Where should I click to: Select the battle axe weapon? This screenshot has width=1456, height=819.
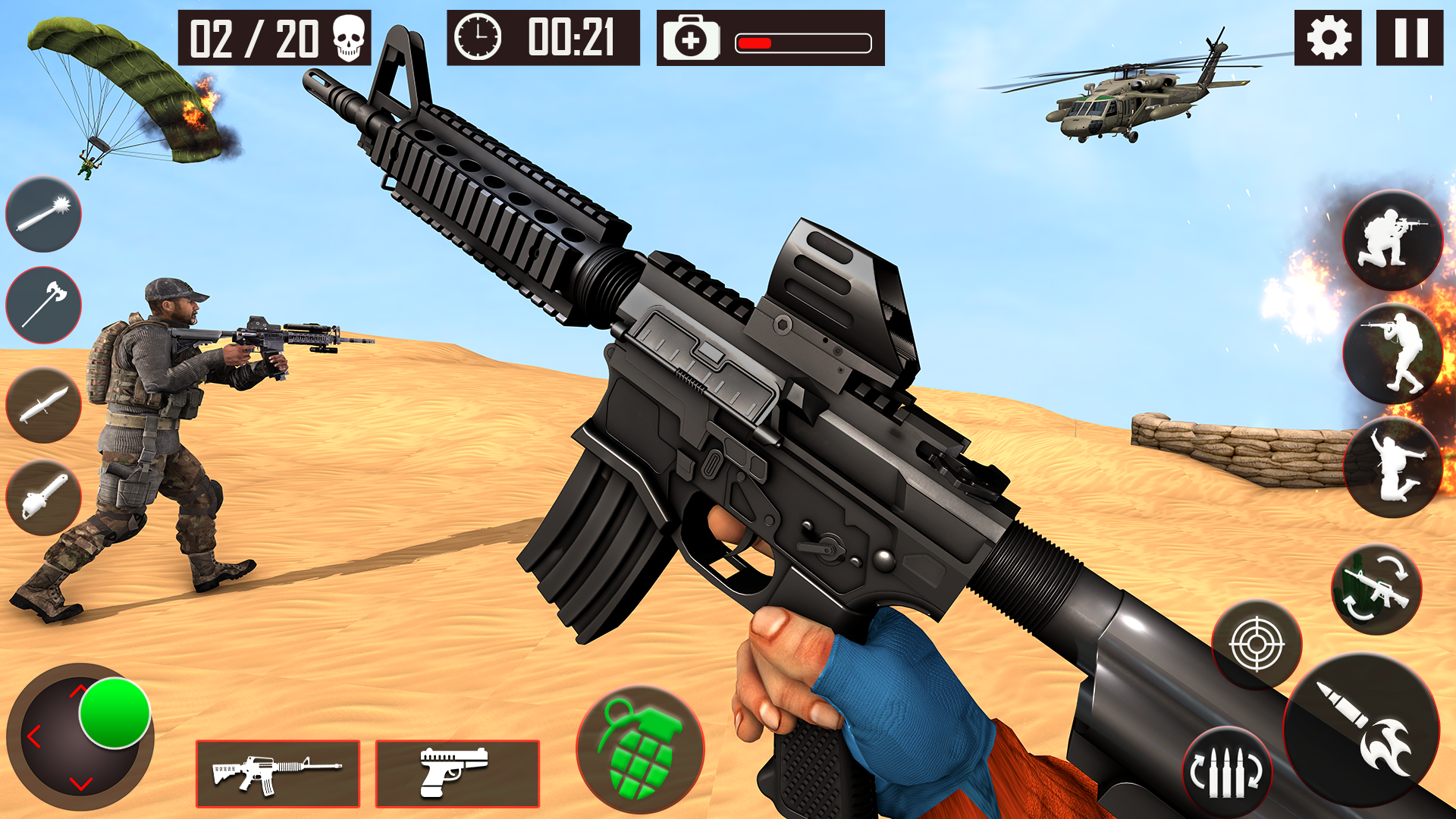[43, 303]
